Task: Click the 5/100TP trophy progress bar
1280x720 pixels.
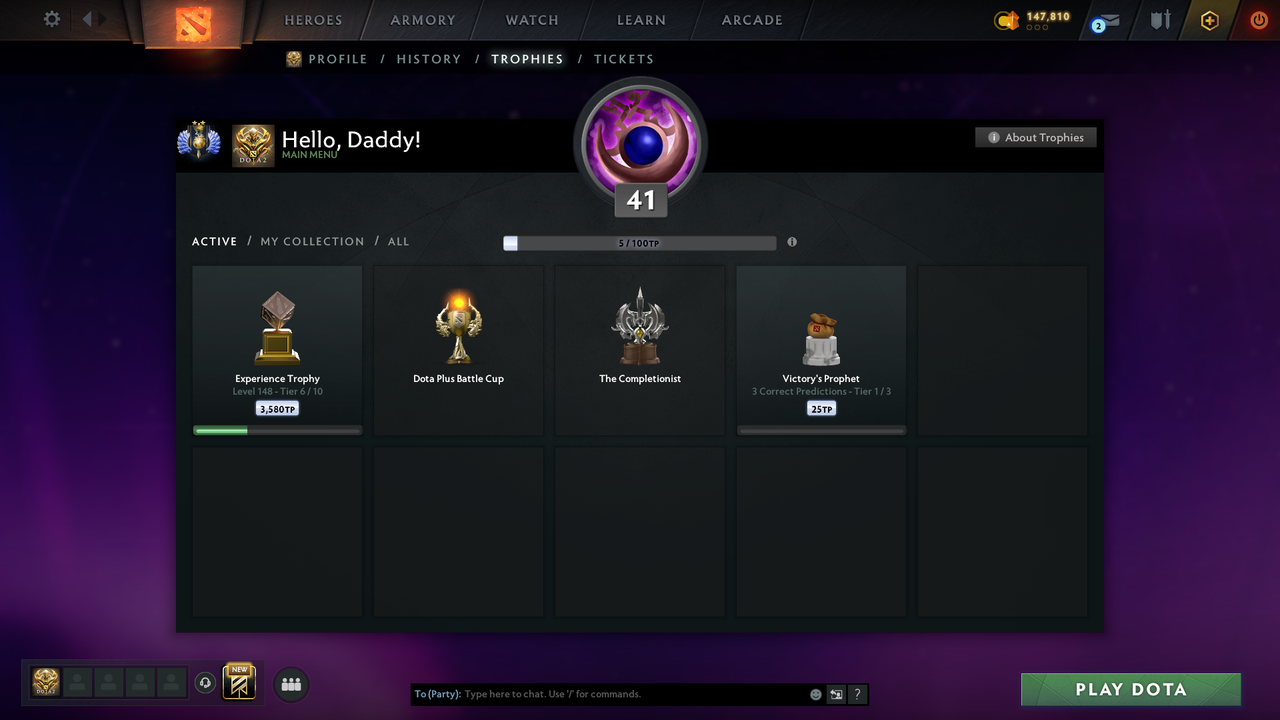Action: [638, 242]
